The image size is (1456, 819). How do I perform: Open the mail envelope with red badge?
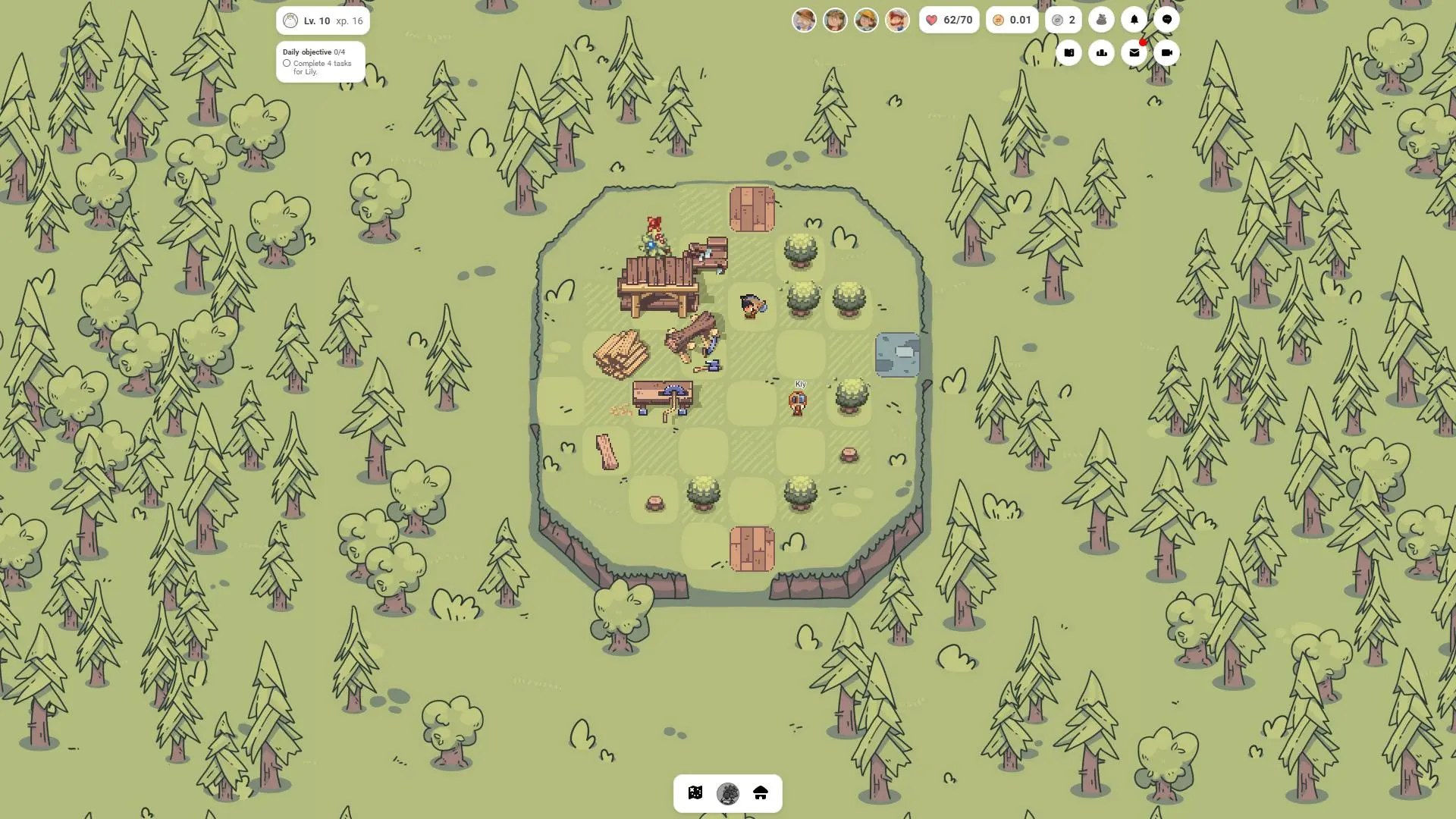(1134, 52)
